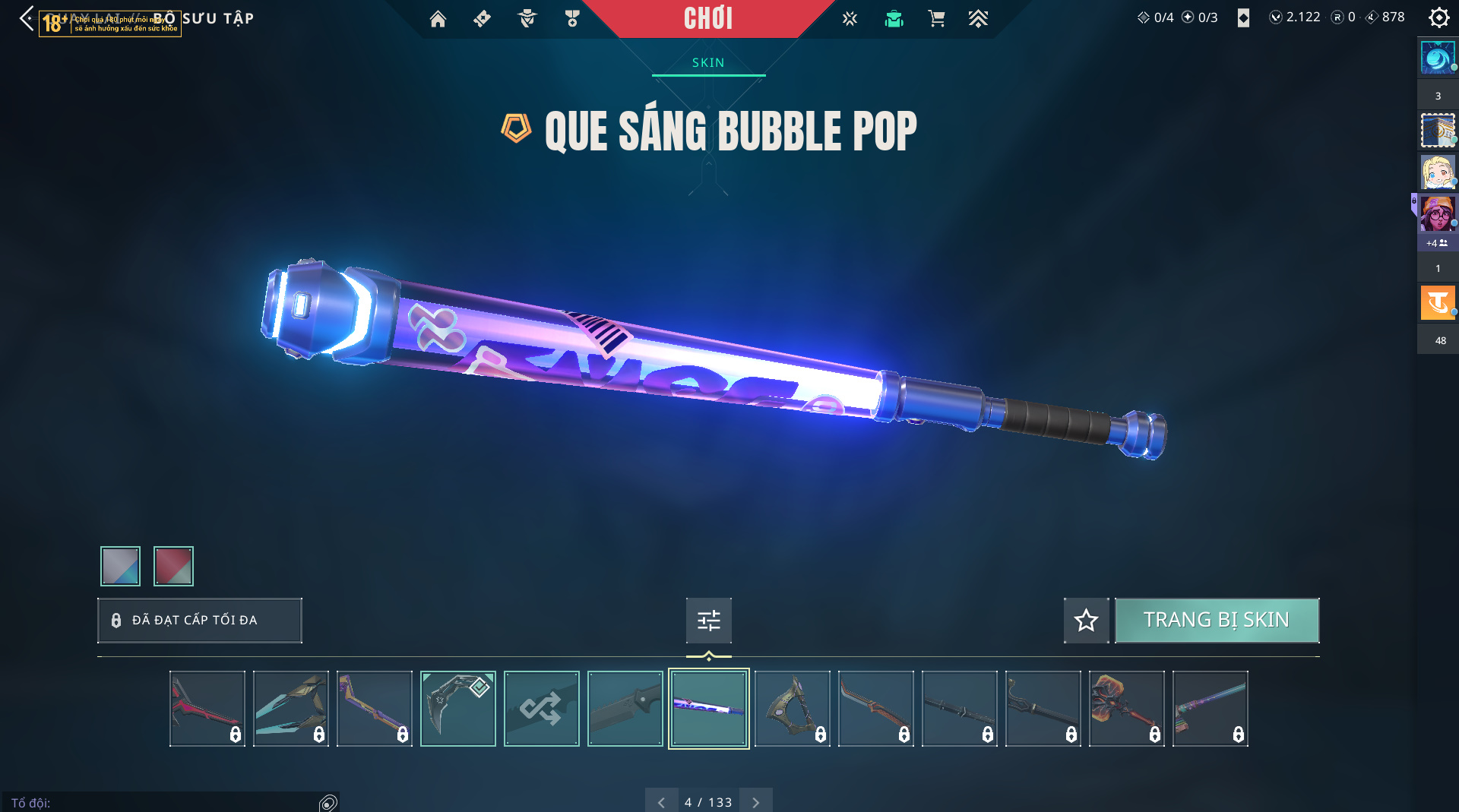Select the locked green axe thumbnail
This screenshot has width=1459, height=812.
792,709
